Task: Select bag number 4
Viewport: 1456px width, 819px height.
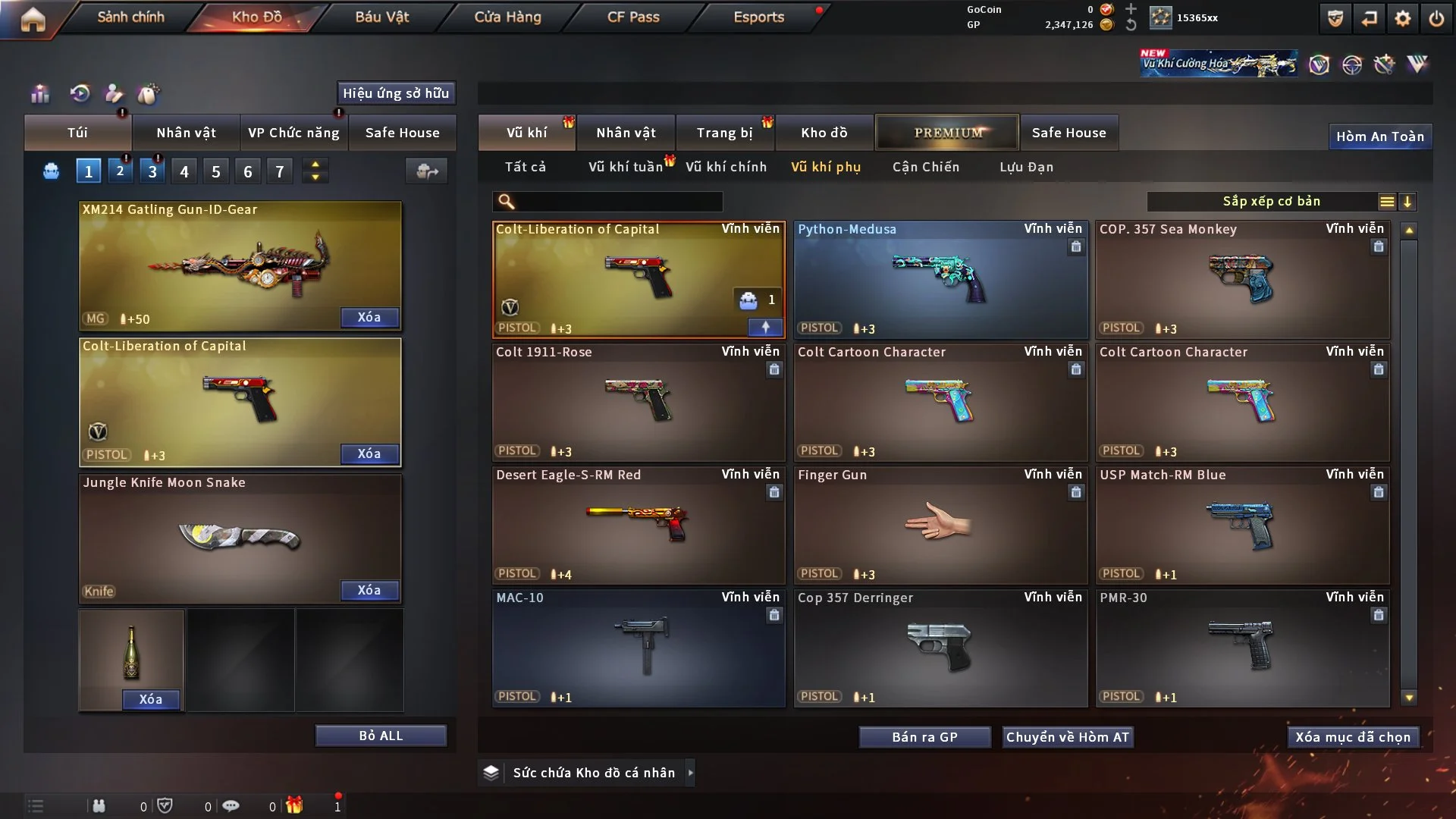Action: coord(184,171)
